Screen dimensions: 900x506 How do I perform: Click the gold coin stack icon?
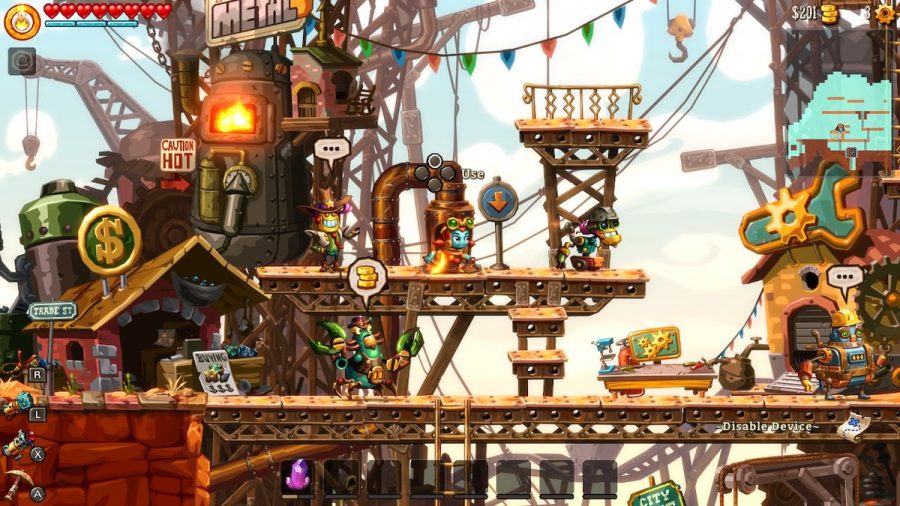(x=829, y=14)
